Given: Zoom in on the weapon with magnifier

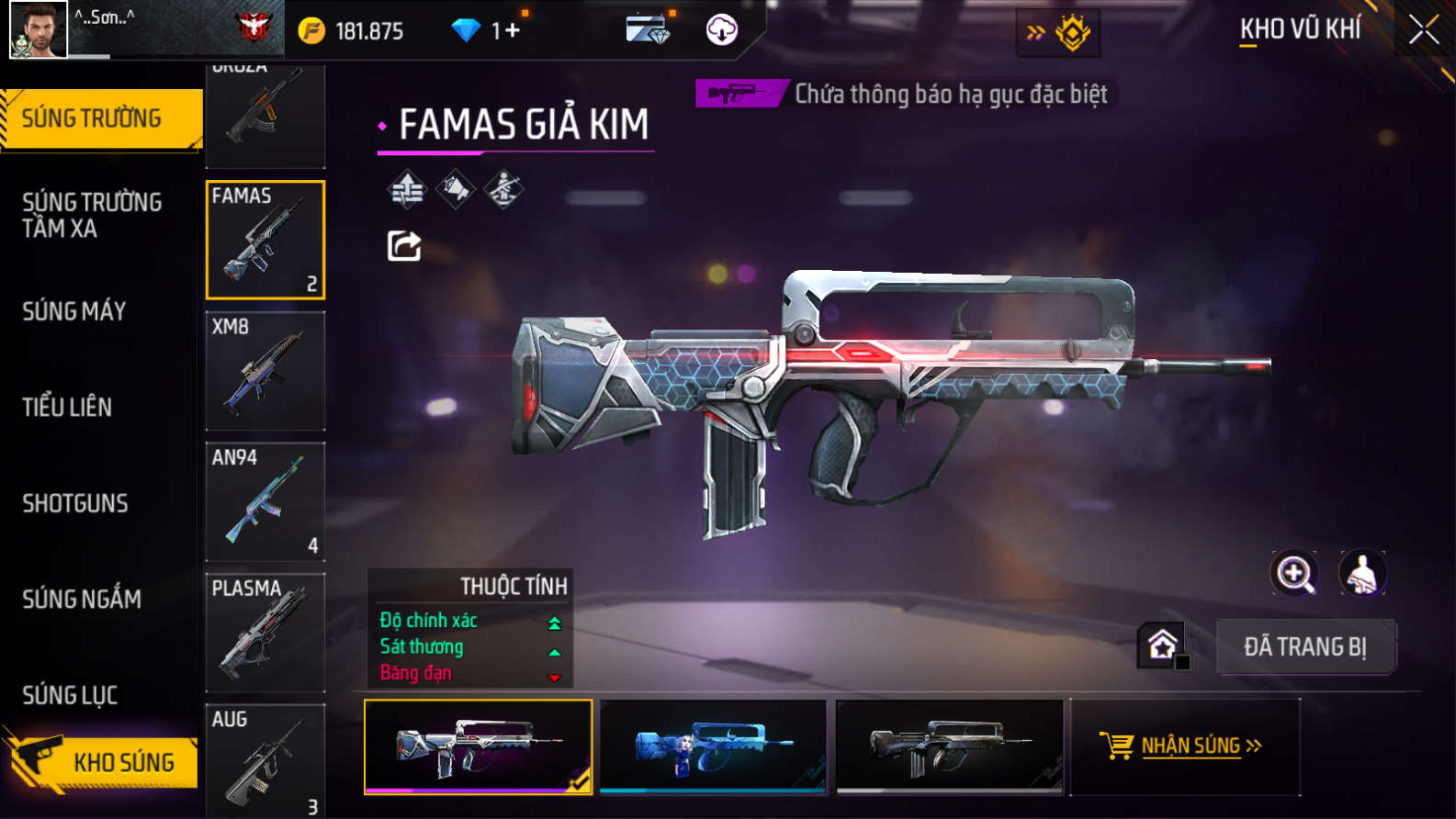Looking at the screenshot, I should click(x=1293, y=573).
